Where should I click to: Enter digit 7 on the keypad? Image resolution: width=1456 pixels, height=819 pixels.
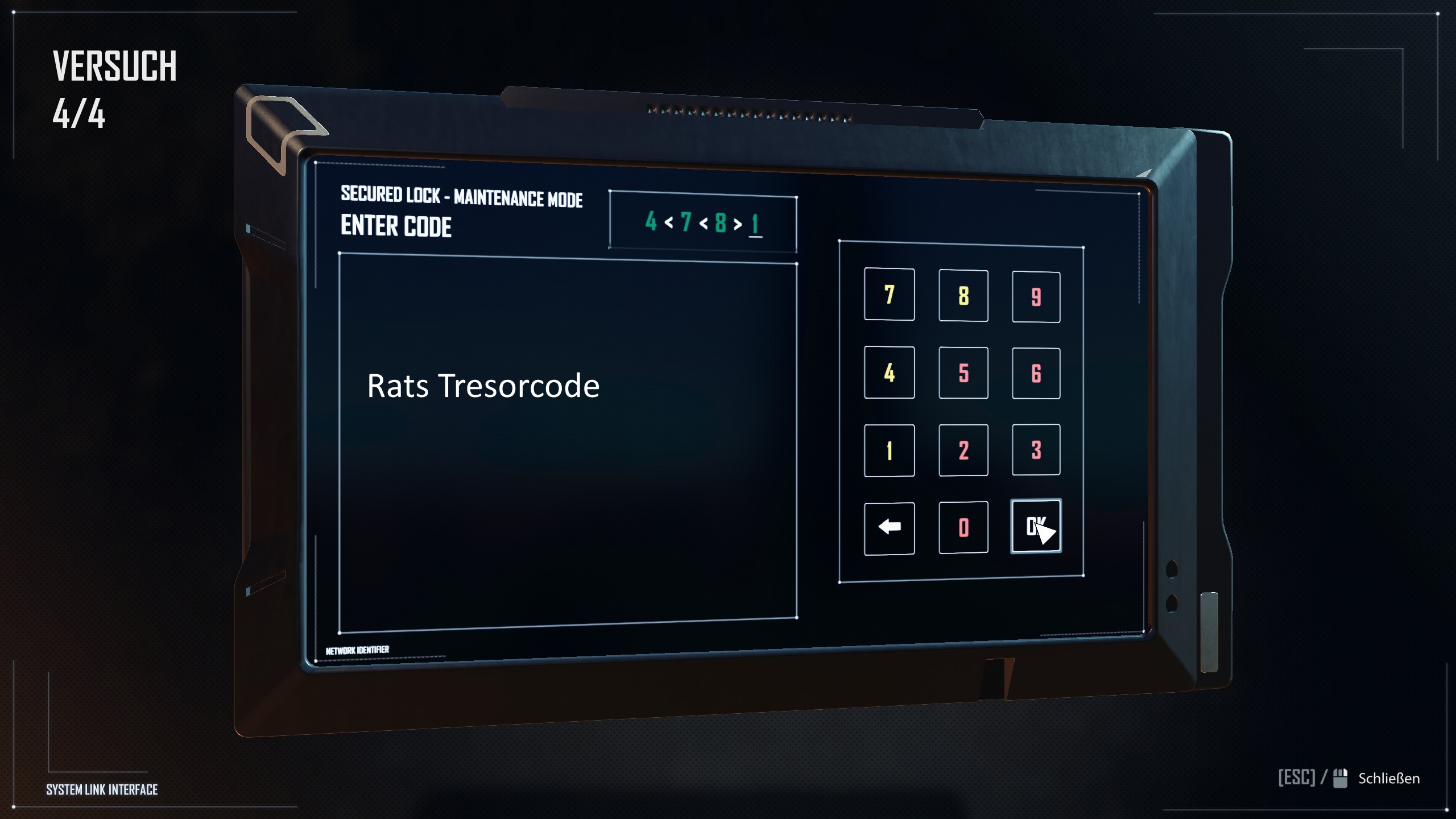[889, 294]
